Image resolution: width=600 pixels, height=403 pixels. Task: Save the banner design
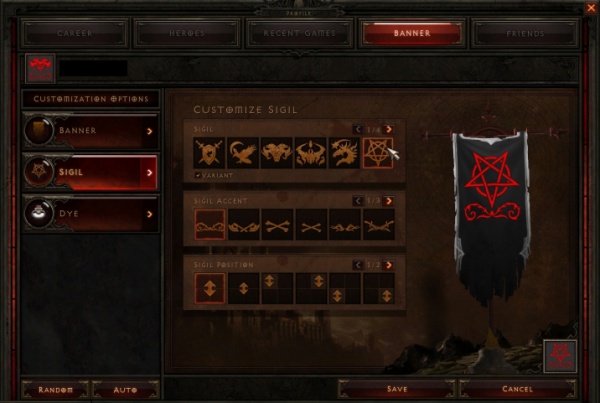coord(395,388)
